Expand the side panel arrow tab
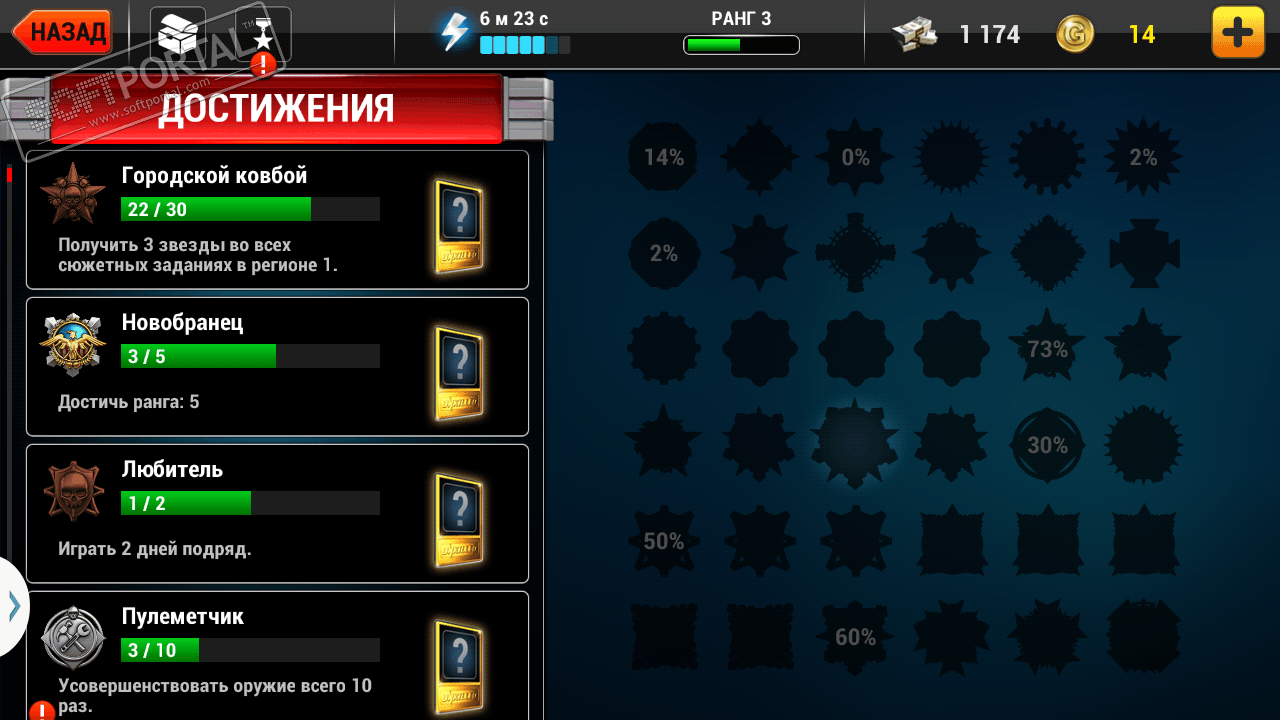 pos(14,606)
